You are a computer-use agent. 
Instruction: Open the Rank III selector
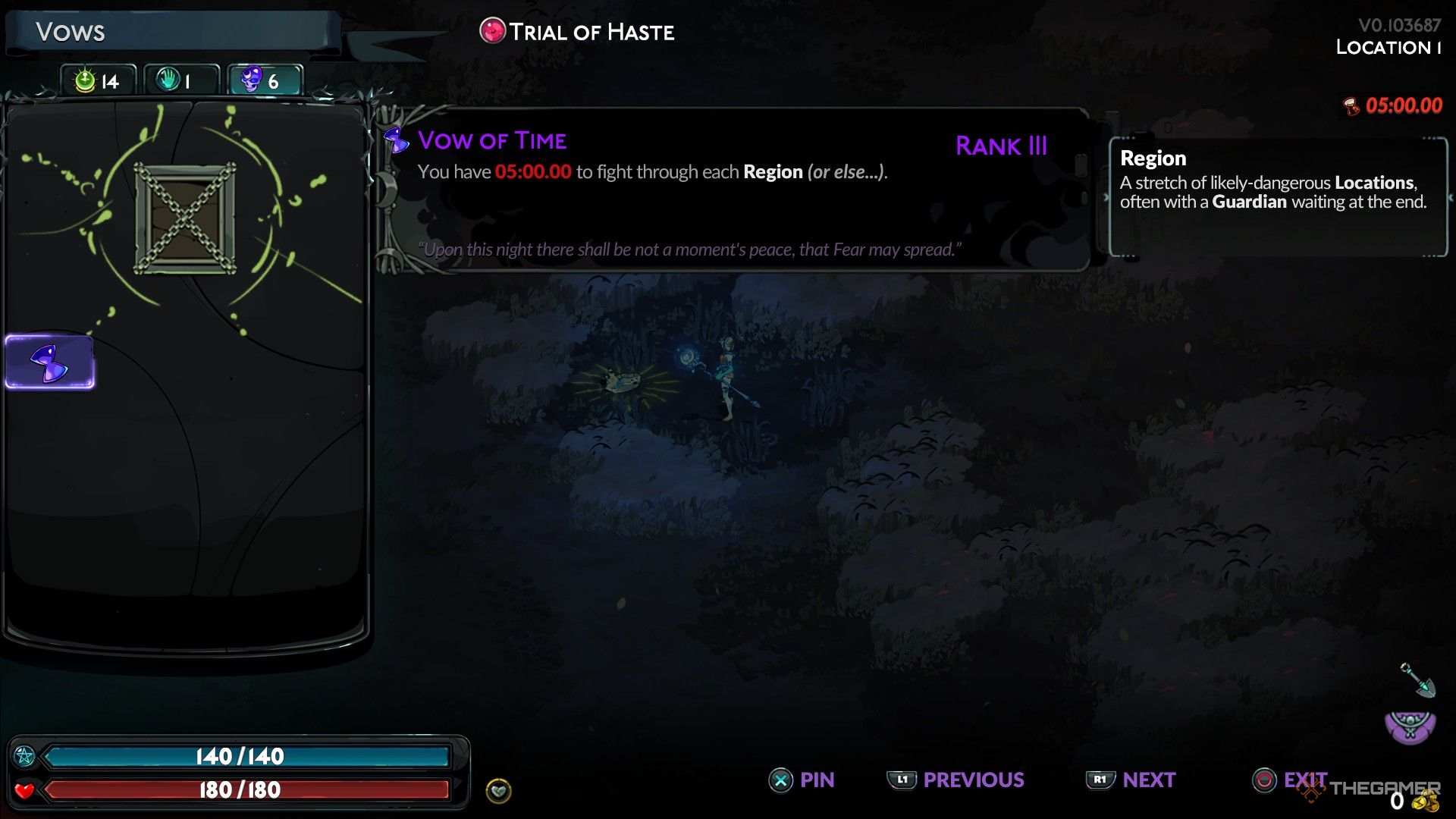(x=1002, y=146)
